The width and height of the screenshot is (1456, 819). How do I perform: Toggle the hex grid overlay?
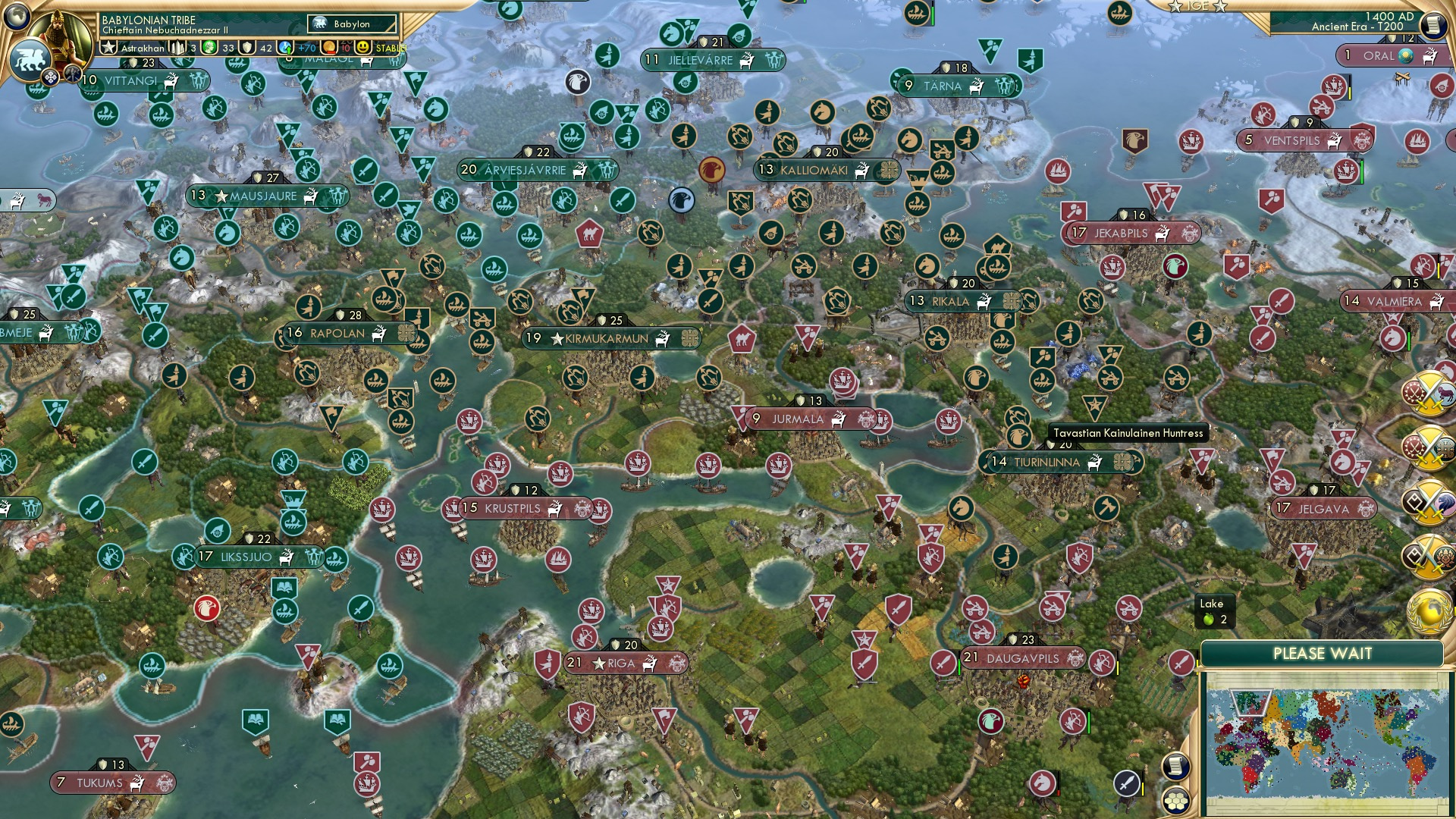click(1174, 802)
